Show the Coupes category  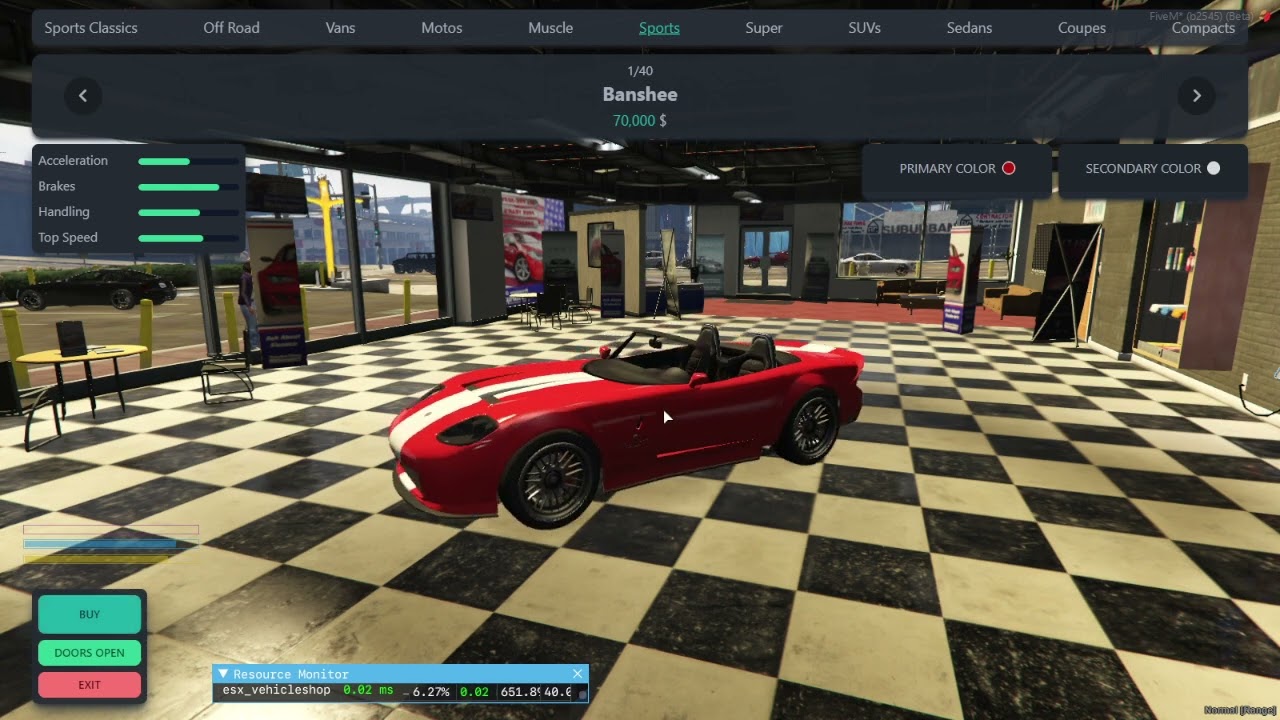click(1081, 28)
